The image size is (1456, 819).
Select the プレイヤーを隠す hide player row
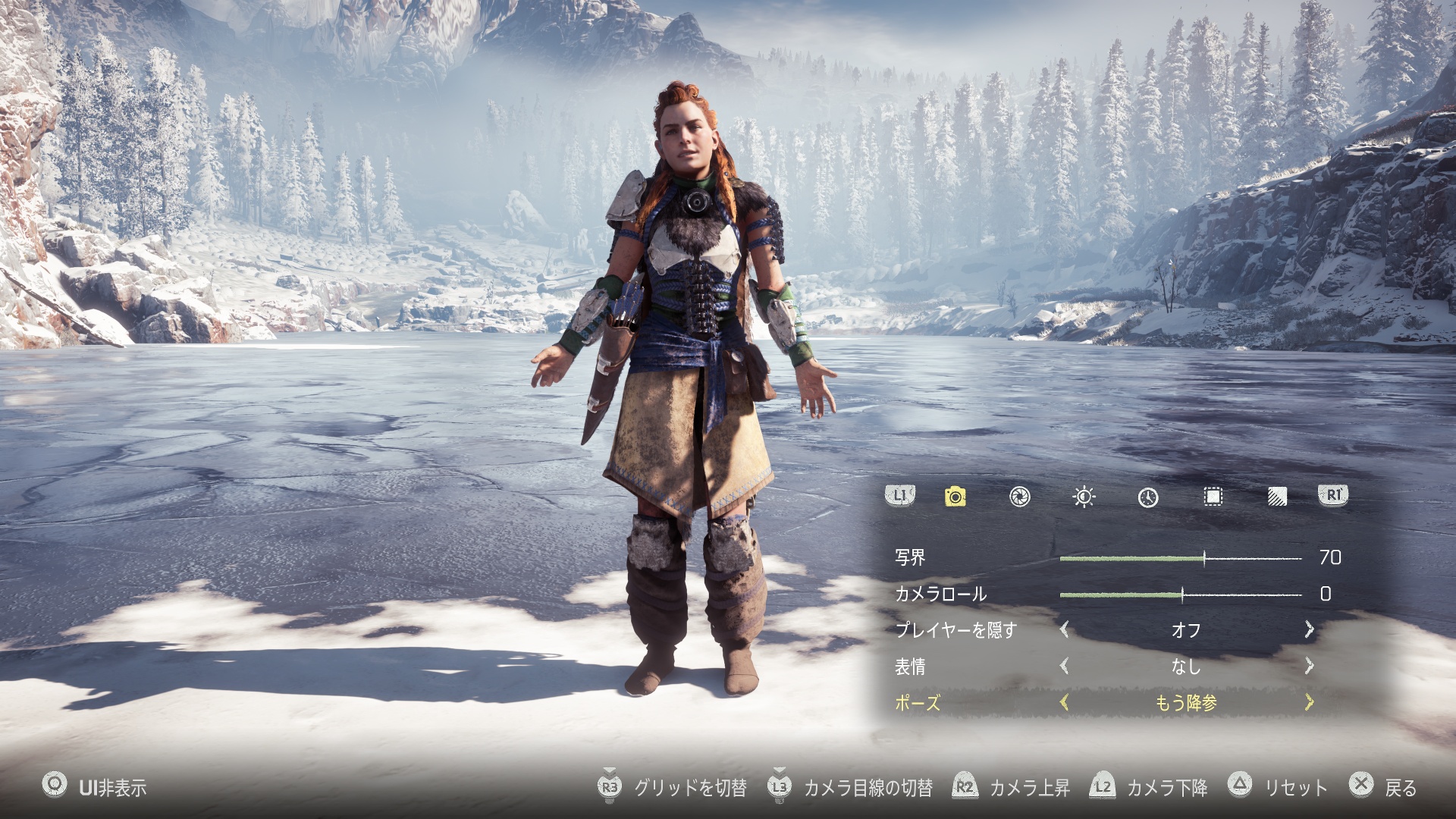coord(955,630)
